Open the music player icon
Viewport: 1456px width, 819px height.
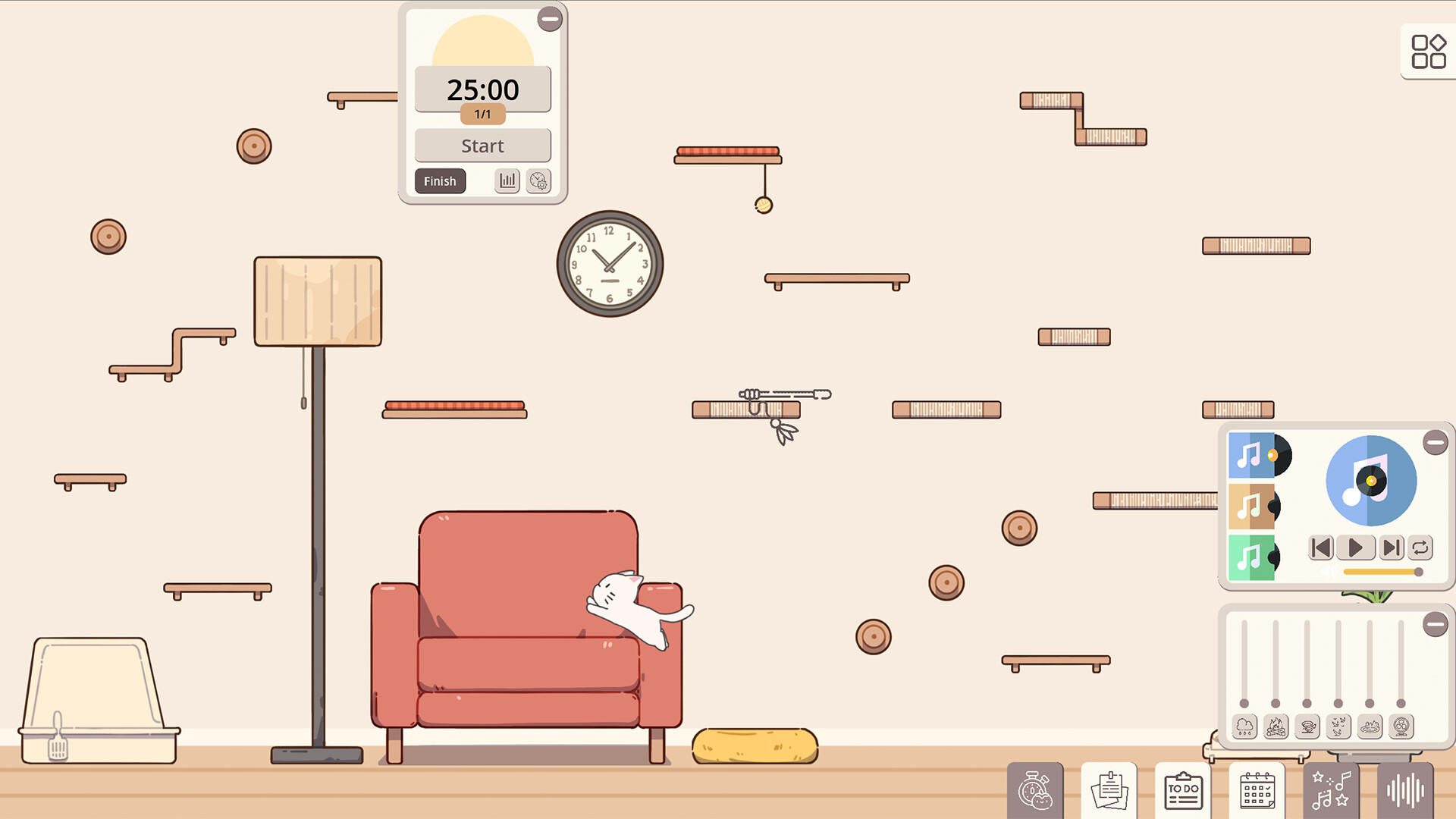pyautogui.click(x=1331, y=792)
